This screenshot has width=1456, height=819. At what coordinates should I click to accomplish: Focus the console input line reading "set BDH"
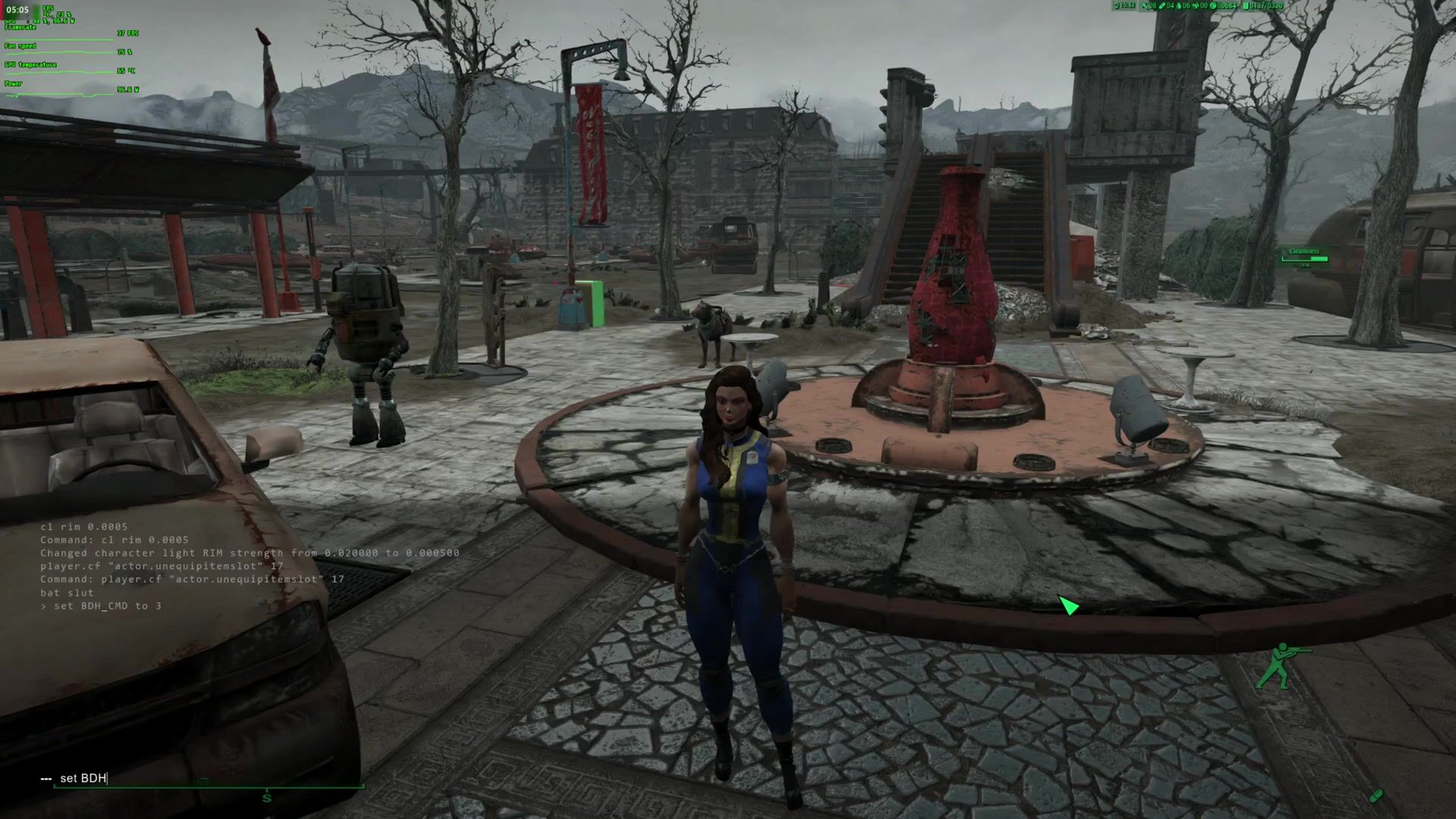point(83,778)
